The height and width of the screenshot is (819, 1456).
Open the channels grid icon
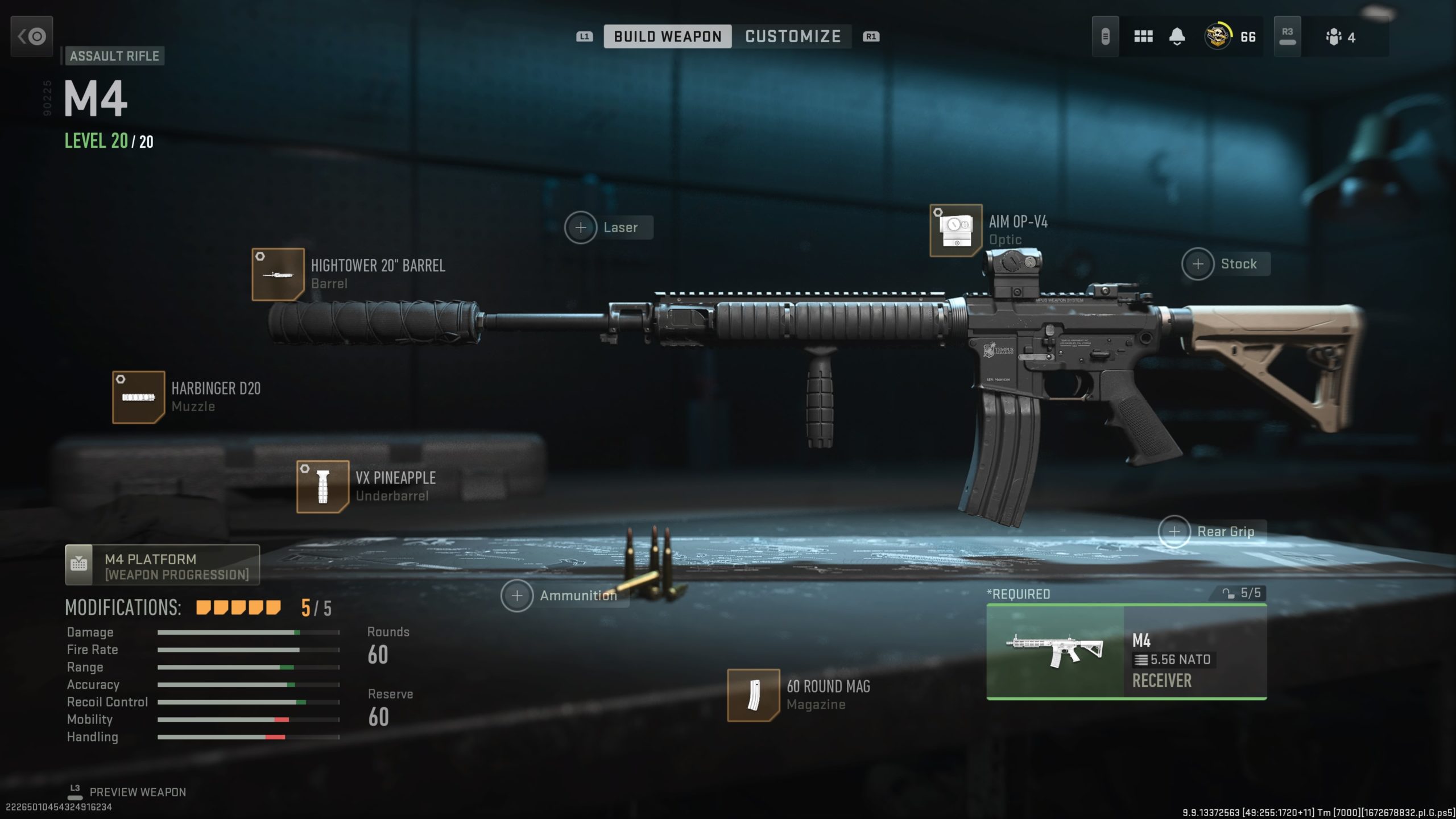click(x=1143, y=36)
